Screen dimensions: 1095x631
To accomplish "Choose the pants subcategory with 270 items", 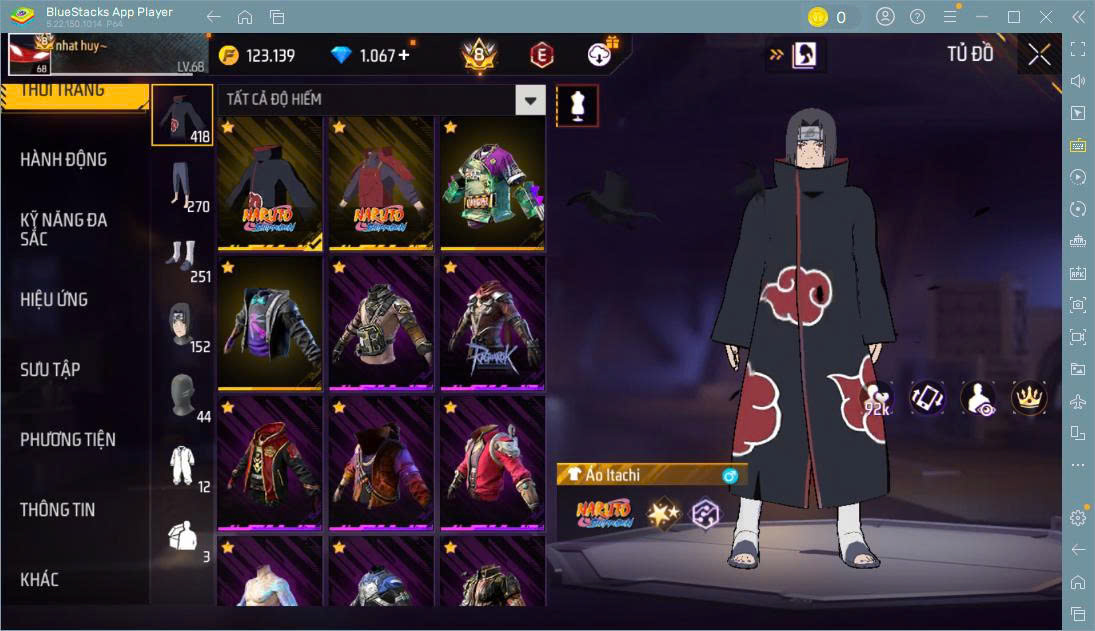I will (182, 186).
